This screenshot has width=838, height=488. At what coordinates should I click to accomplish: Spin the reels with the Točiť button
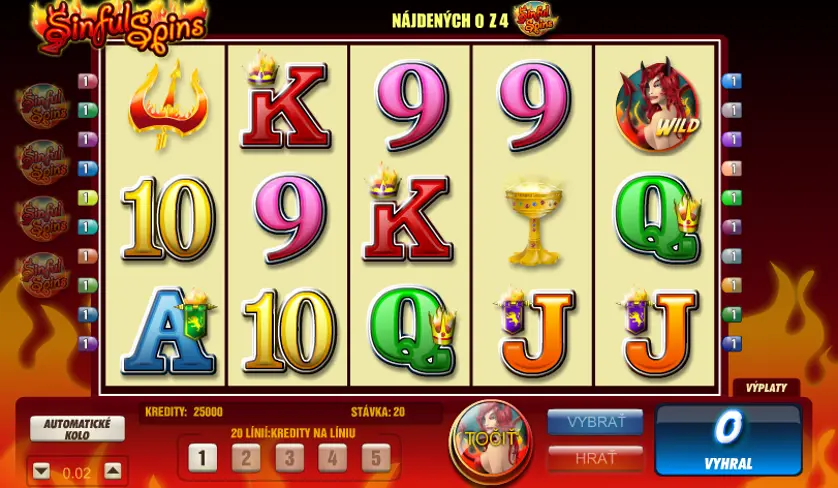pos(488,439)
